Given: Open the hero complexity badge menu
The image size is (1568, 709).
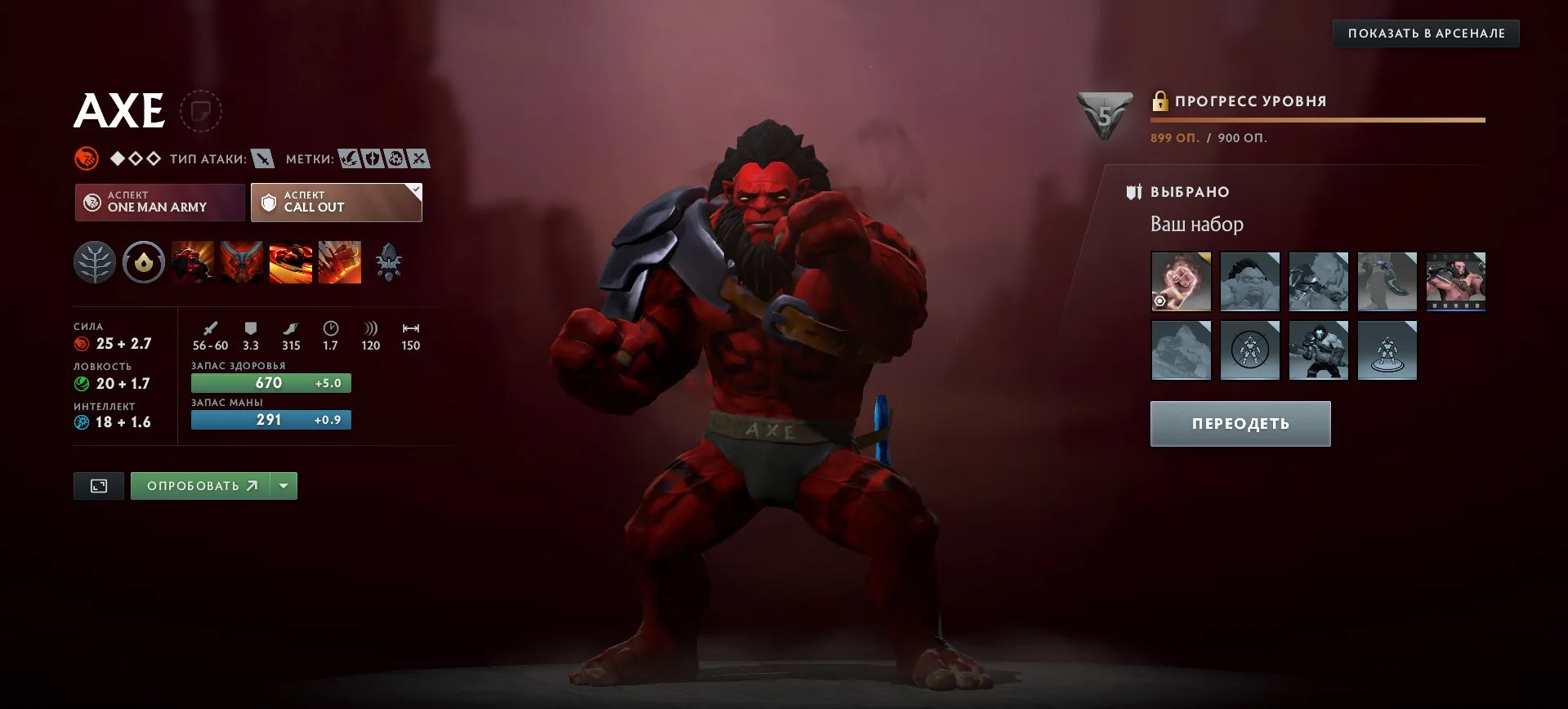Looking at the screenshot, I should pyautogui.click(x=85, y=158).
